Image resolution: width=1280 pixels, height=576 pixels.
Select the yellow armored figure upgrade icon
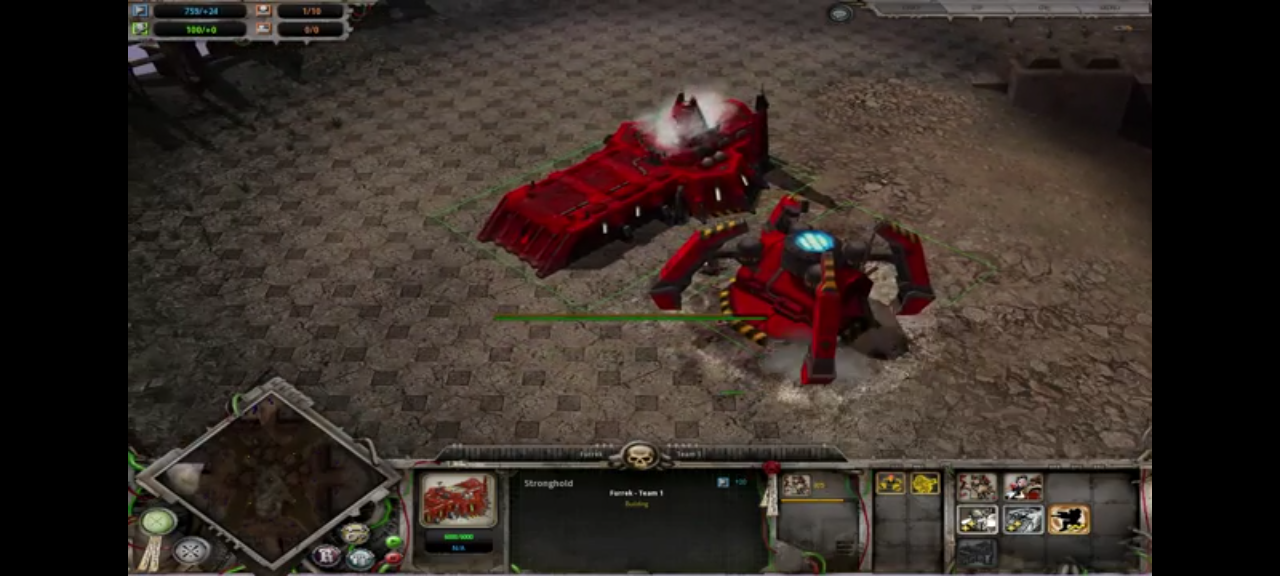coord(890,484)
